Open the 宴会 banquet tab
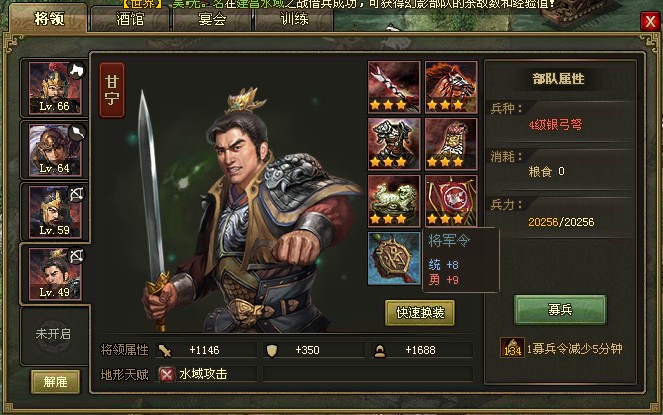 [212, 19]
